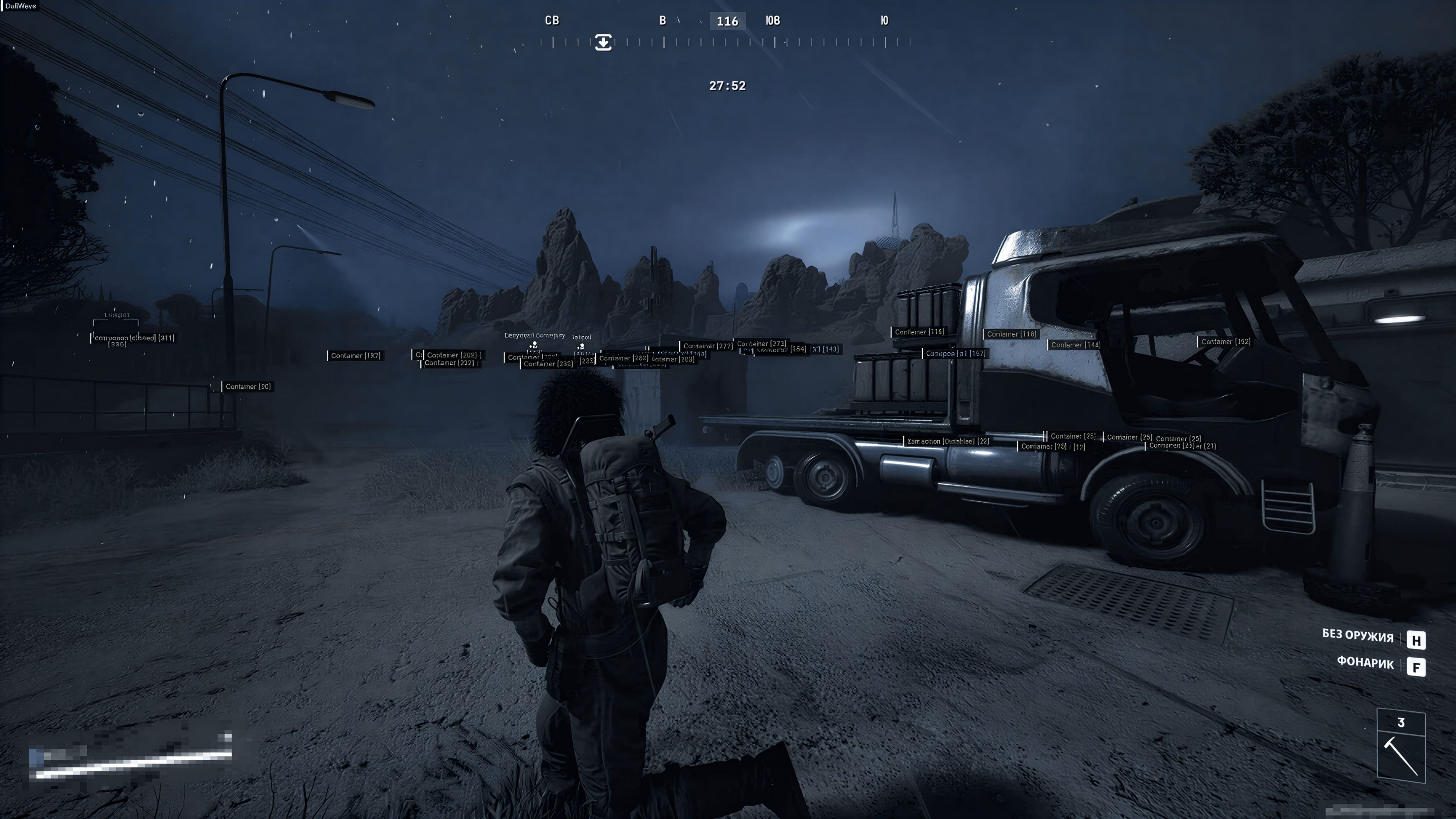Select the Container [90] marker label
This screenshot has width=1456, height=819.
click(x=248, y=387)
